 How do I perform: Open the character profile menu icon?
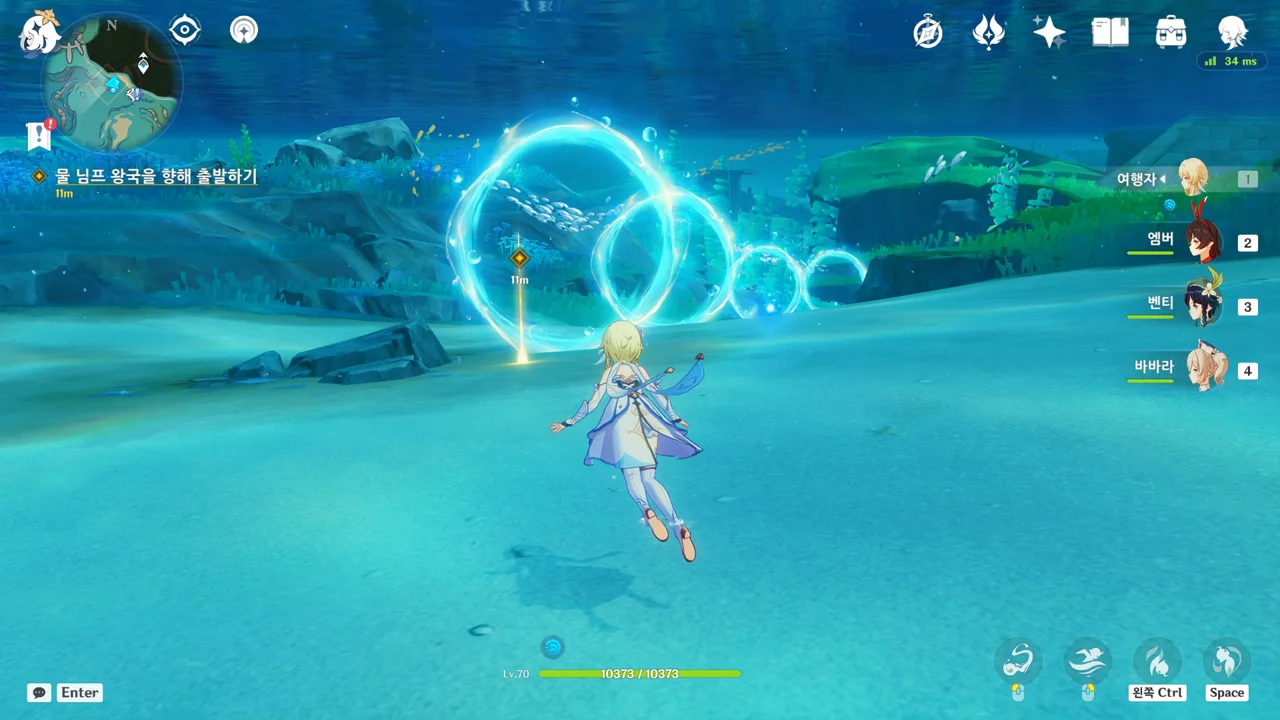1232,33
